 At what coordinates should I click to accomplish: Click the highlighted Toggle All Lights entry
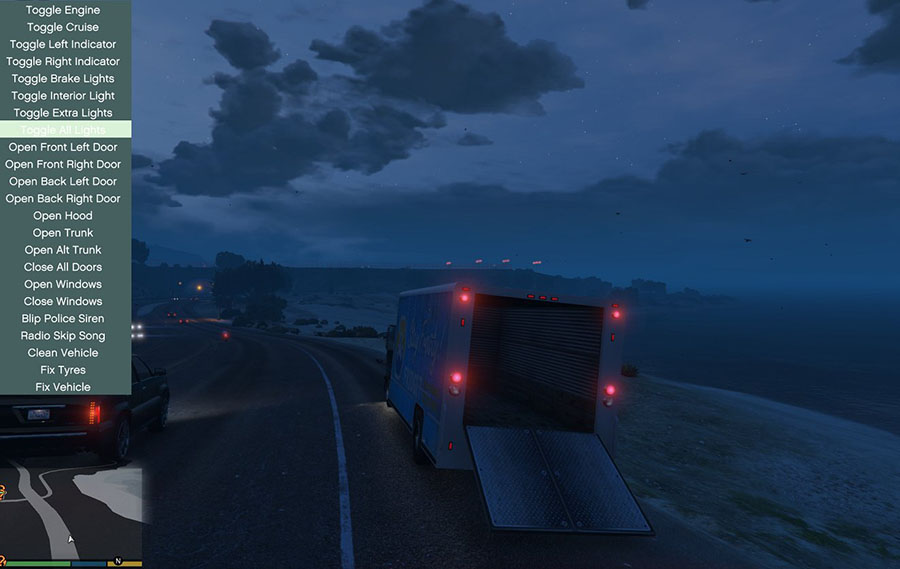[63, 130]
